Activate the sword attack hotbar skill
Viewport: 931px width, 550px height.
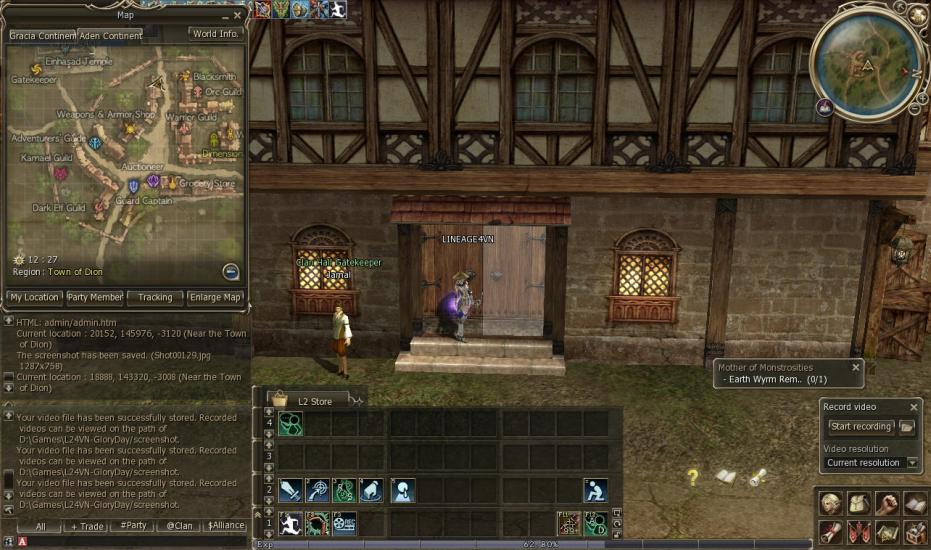(x=290, y=490)
